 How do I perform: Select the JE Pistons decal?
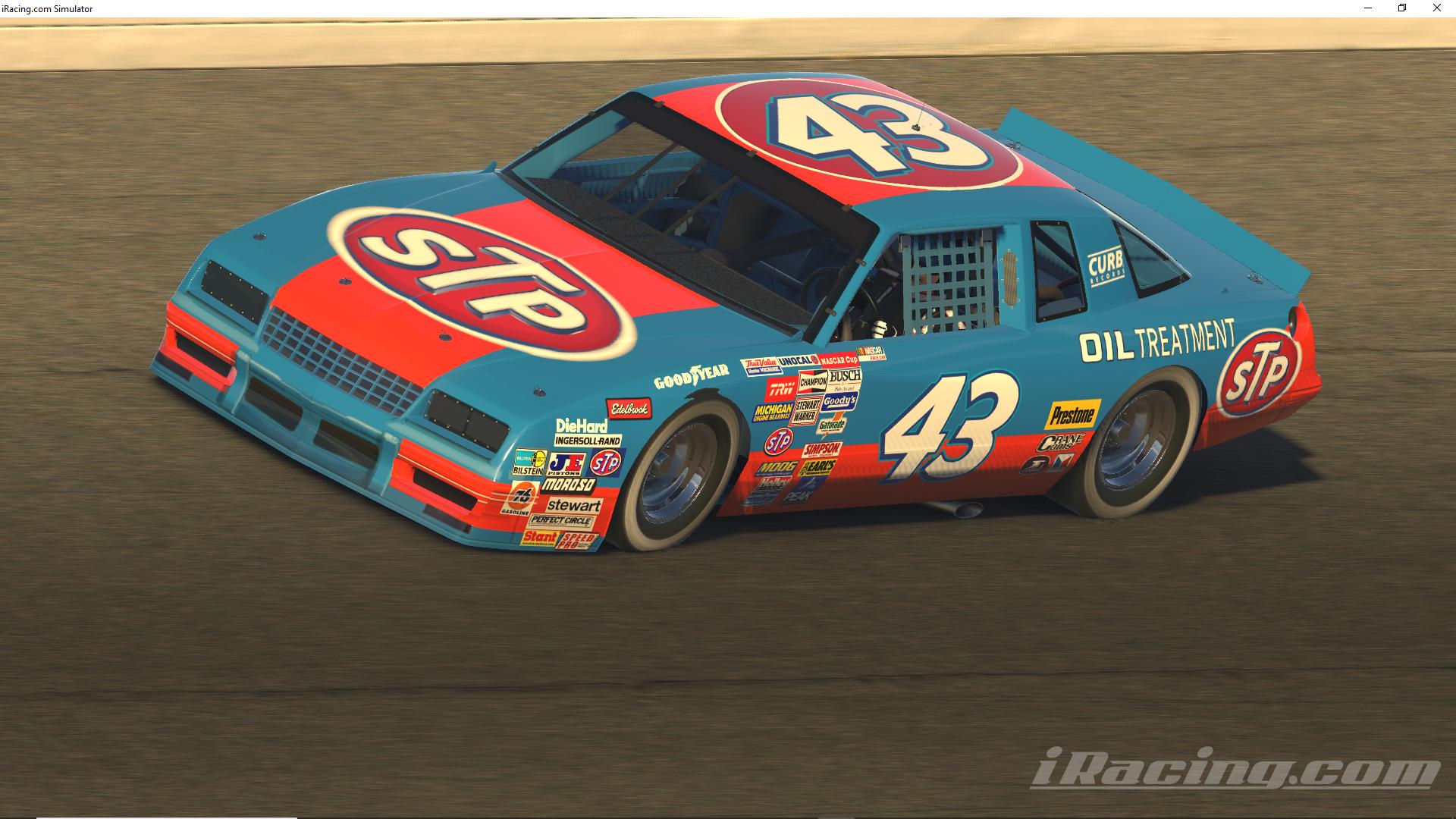[x=565, y=464]
